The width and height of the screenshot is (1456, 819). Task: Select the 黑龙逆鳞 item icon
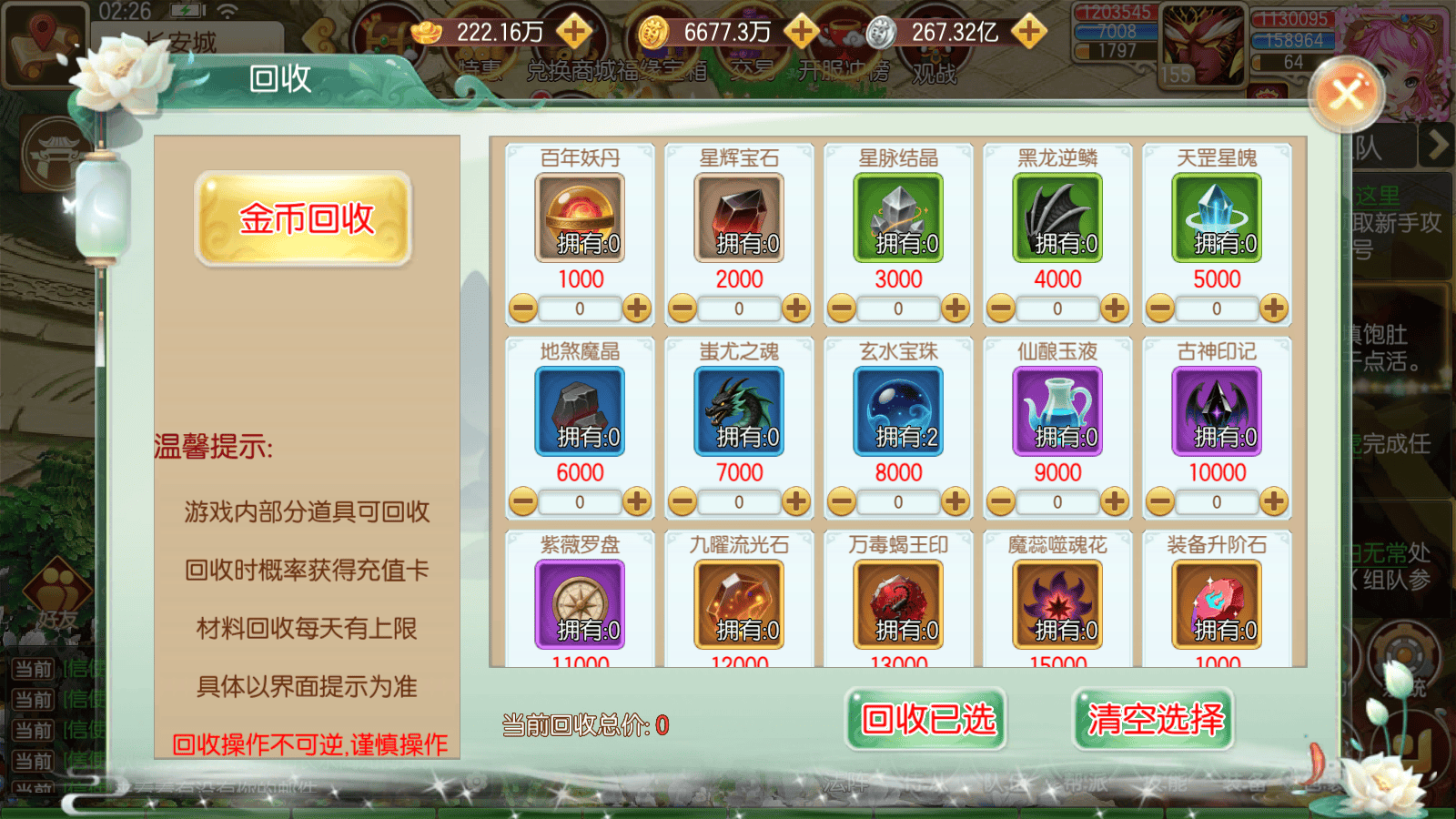point(1057,218)
